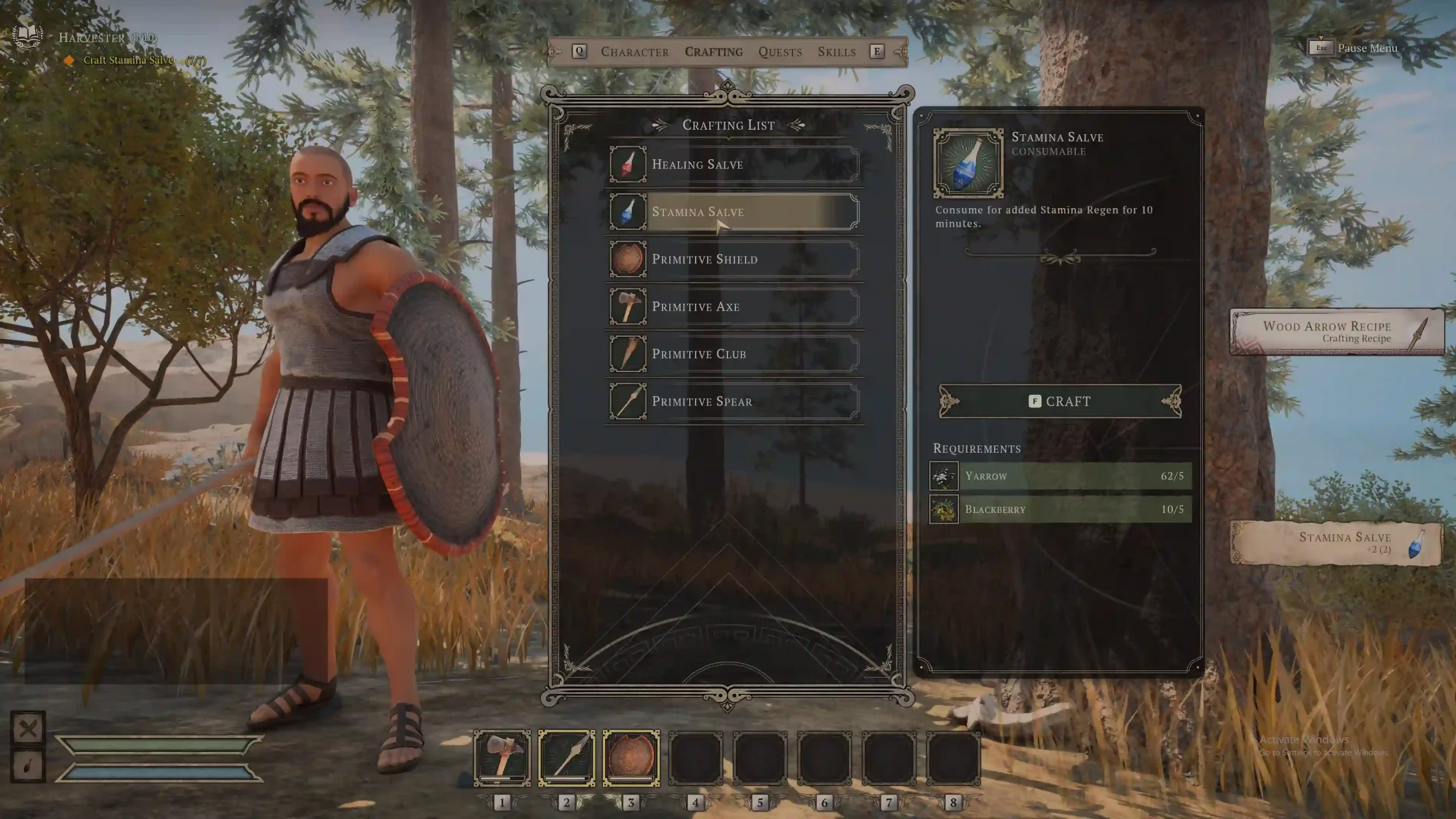Screen dimensions: 1456x819
Task: Click the Yarrow requirement row
Action: [1060, 476]
